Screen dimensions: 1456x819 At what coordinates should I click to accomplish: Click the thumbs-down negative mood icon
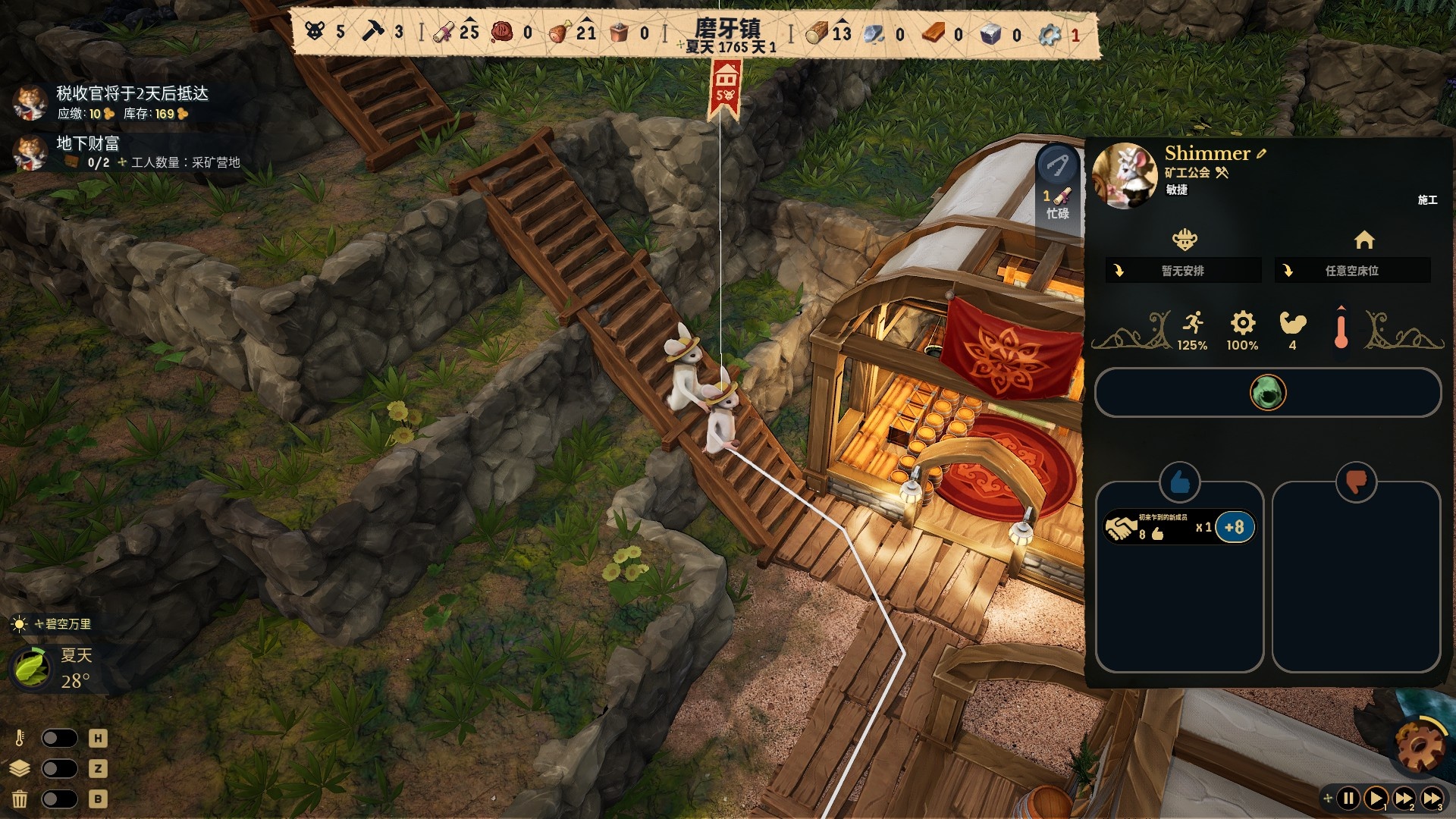click(x=1356, y=482)
